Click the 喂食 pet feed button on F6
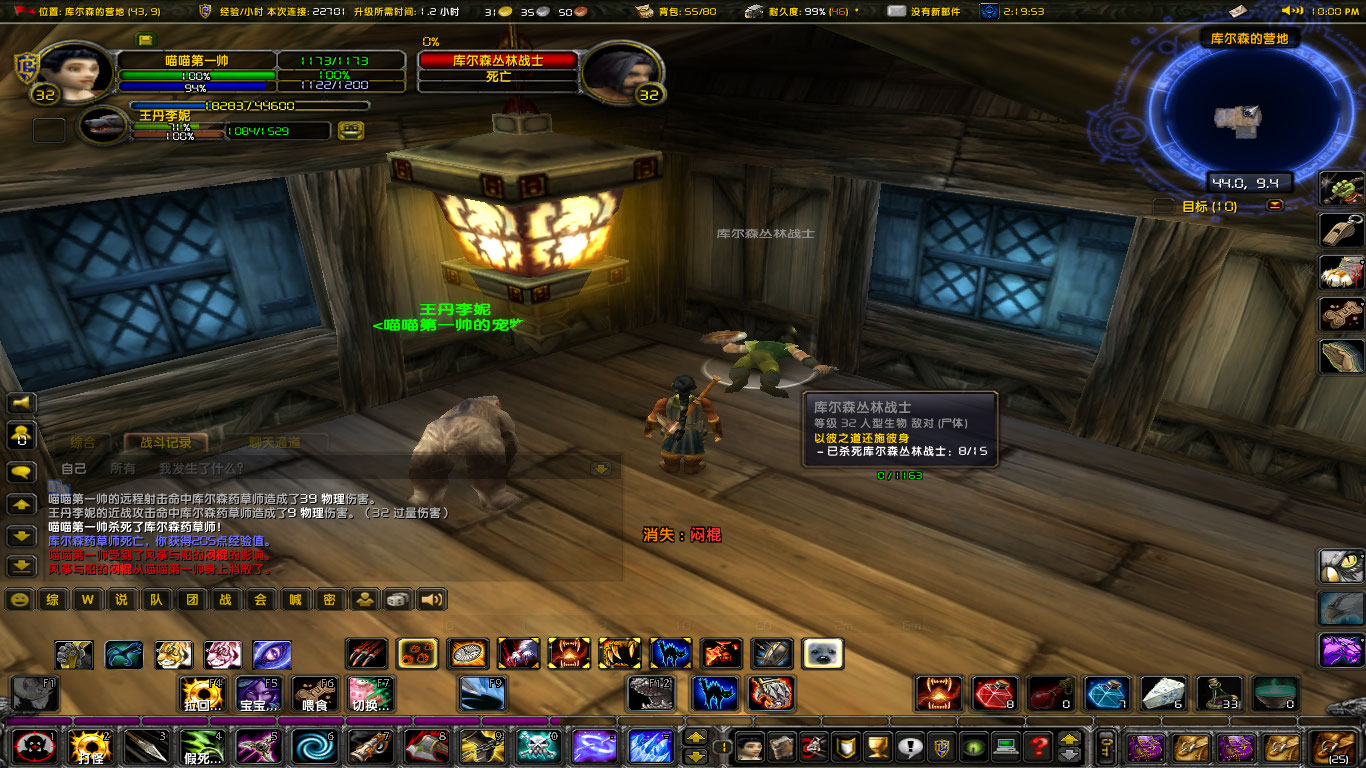Viewport: 1366px width, 768px height. [x=315, y=694]
